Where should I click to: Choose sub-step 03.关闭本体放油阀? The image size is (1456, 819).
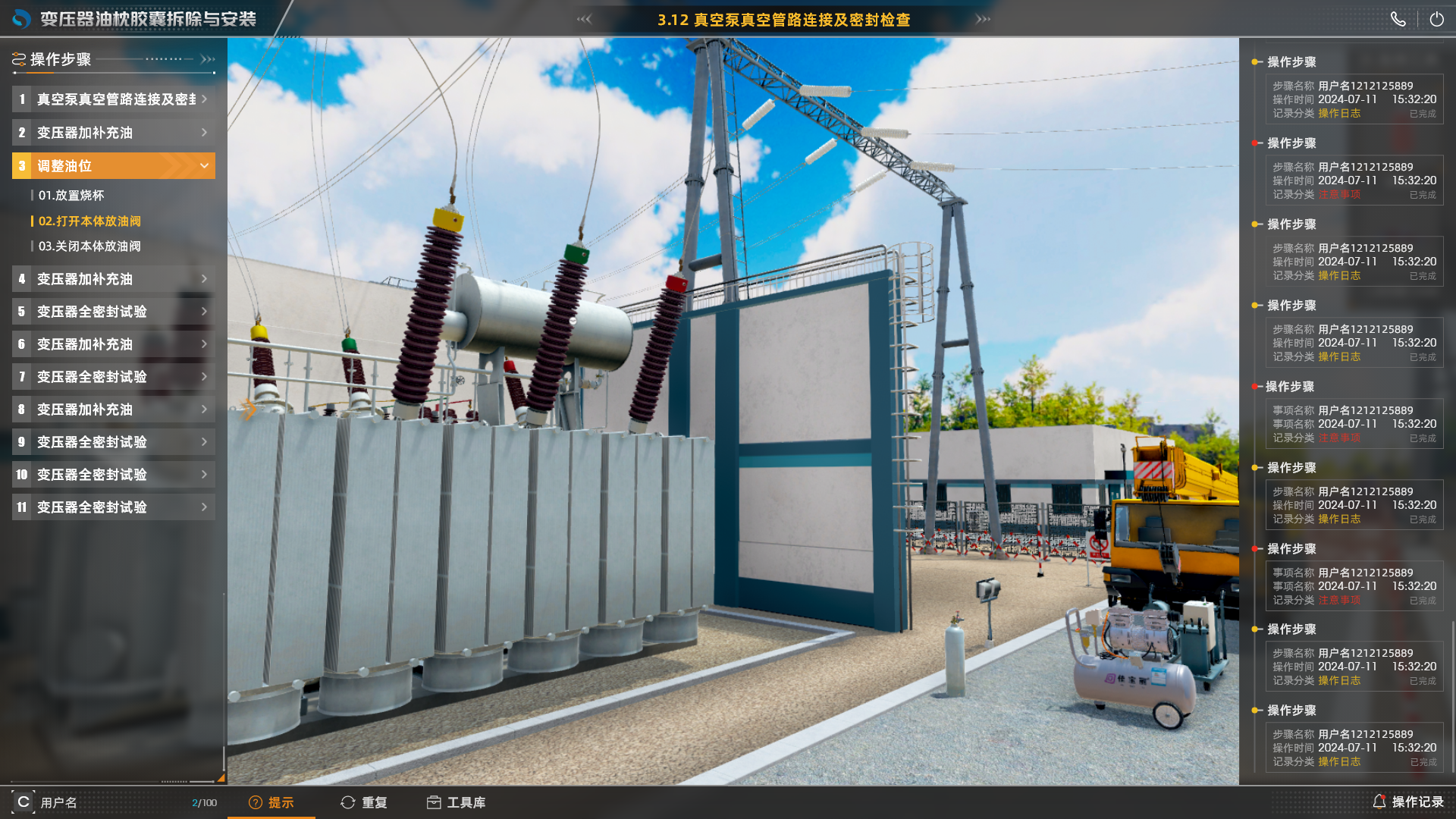point(89,246)
